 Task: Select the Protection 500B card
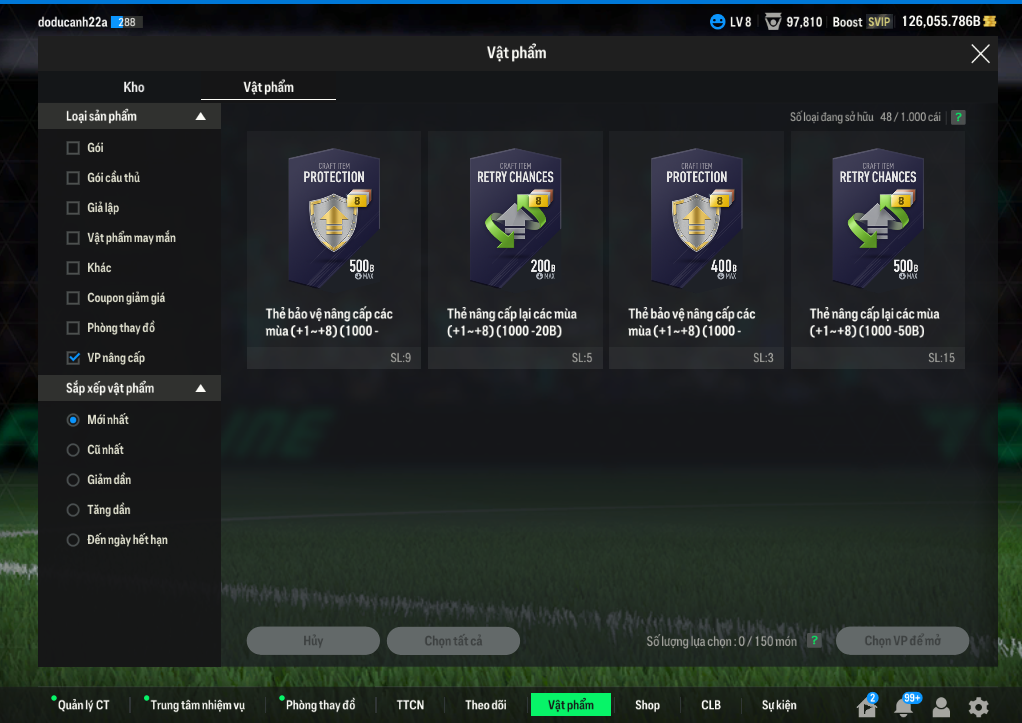334,250
